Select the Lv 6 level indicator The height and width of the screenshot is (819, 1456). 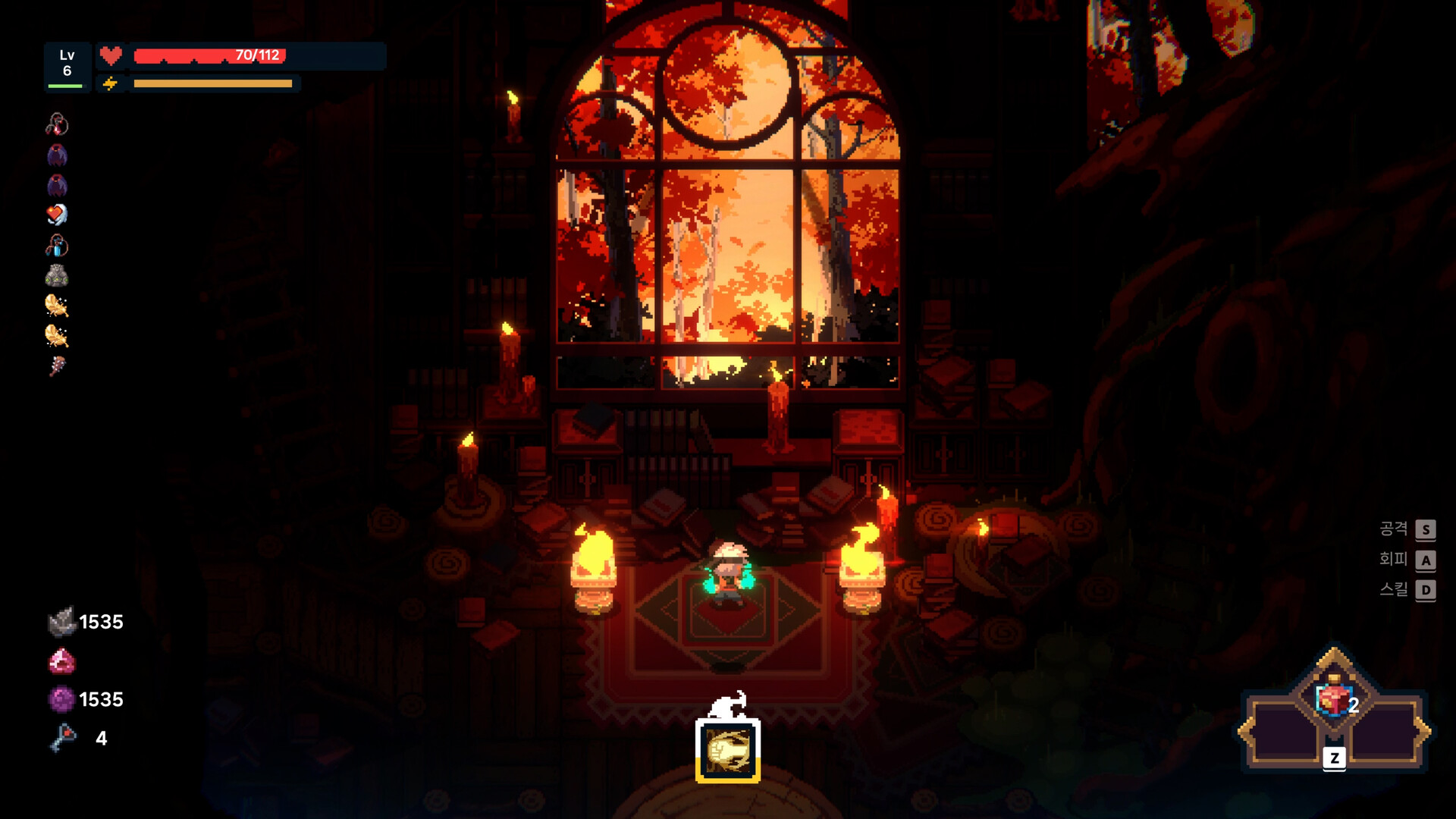click(x=67, y=63)
